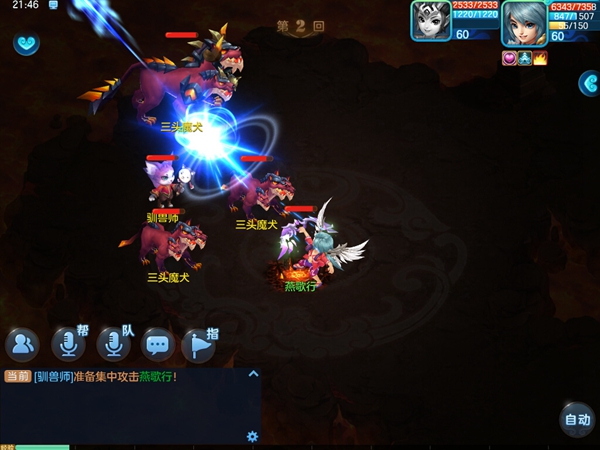Open the chat speech bubble button
Viewport: 600px width, 450px height.
click(x=157, y=345)
